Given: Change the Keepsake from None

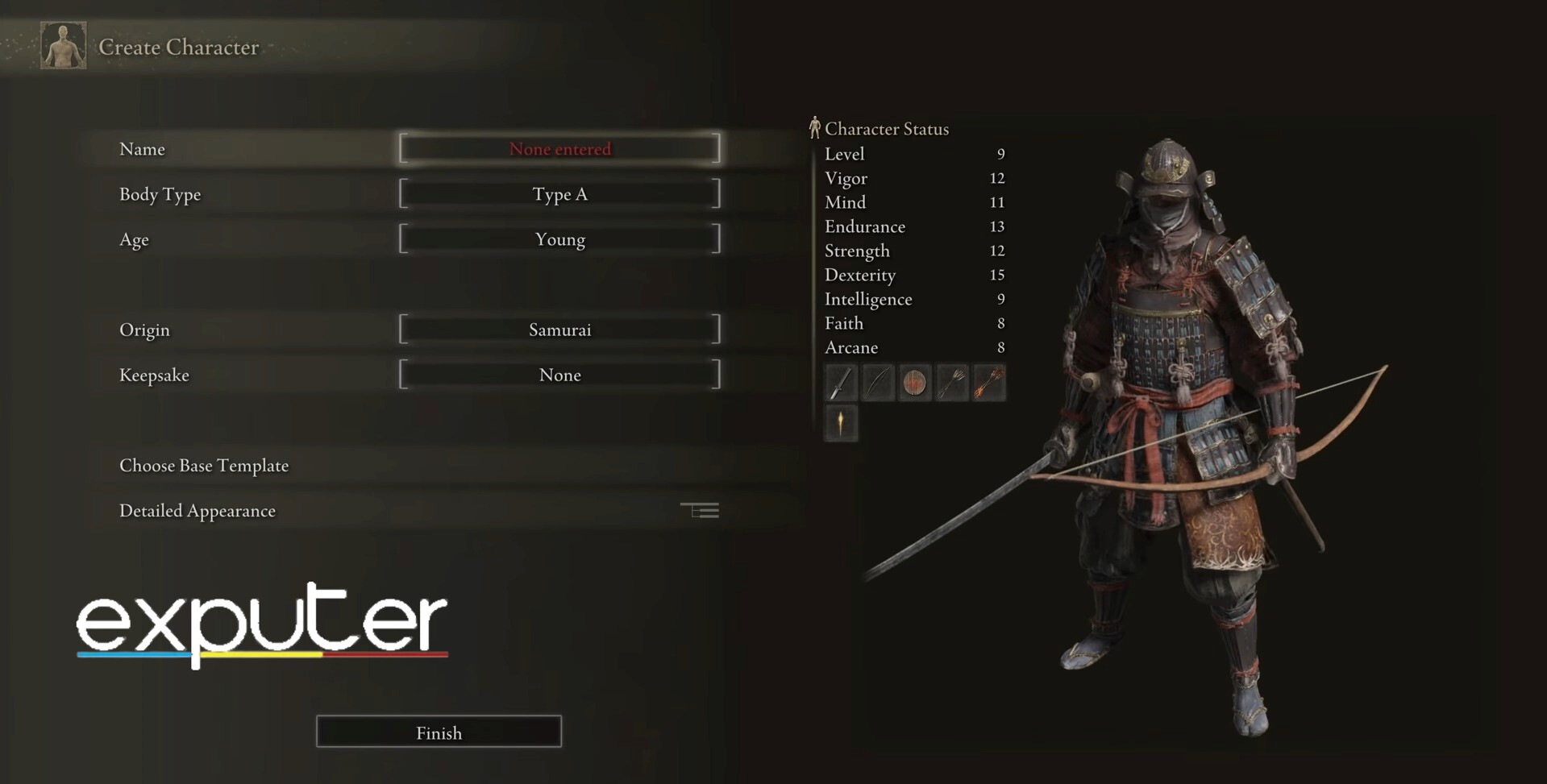Looking at the screenshot, I should tap(559, 374).
